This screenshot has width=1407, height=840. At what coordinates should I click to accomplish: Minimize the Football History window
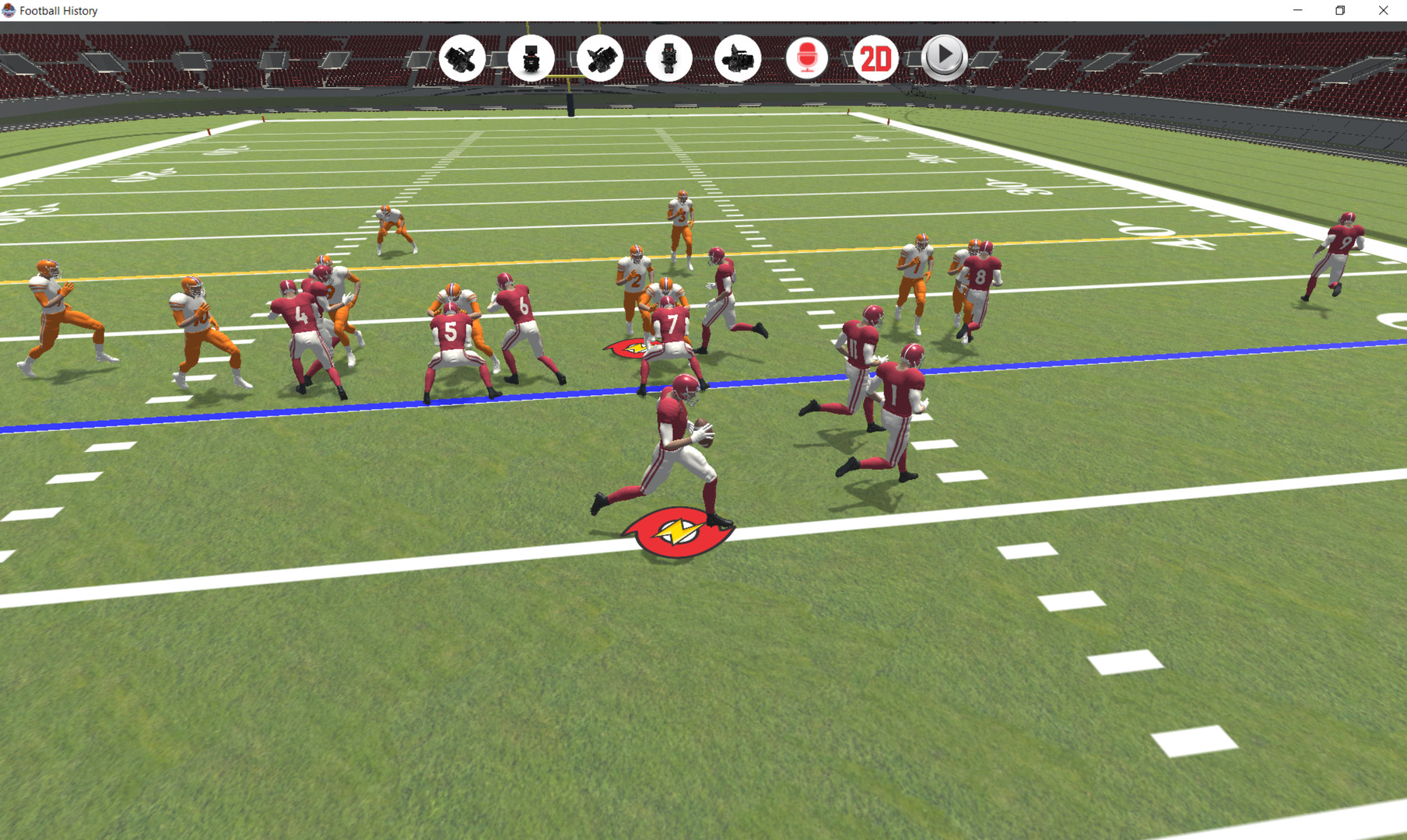(x=1298, y=10)
